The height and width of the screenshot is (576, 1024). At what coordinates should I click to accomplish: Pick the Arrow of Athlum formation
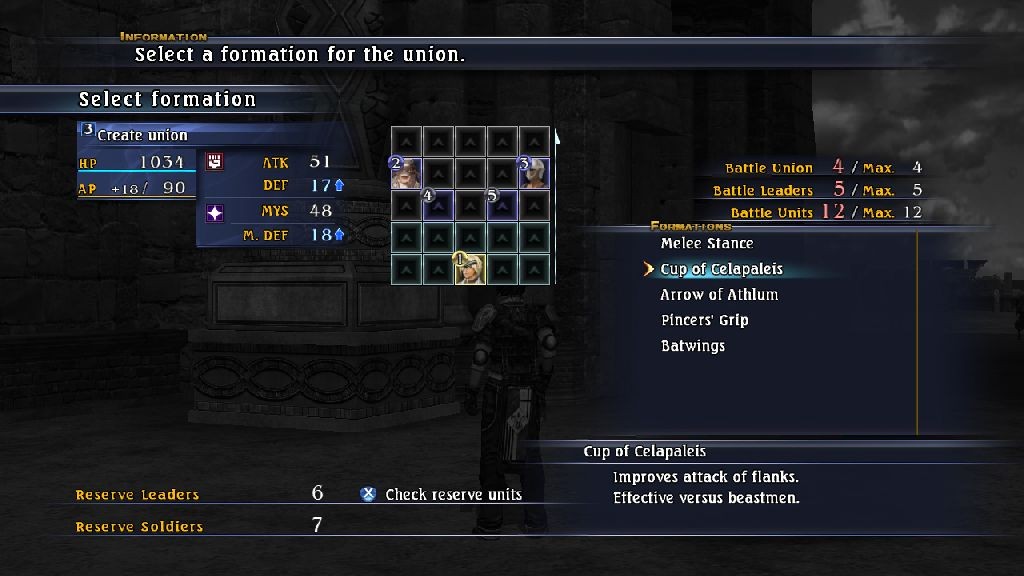point(718,295)
